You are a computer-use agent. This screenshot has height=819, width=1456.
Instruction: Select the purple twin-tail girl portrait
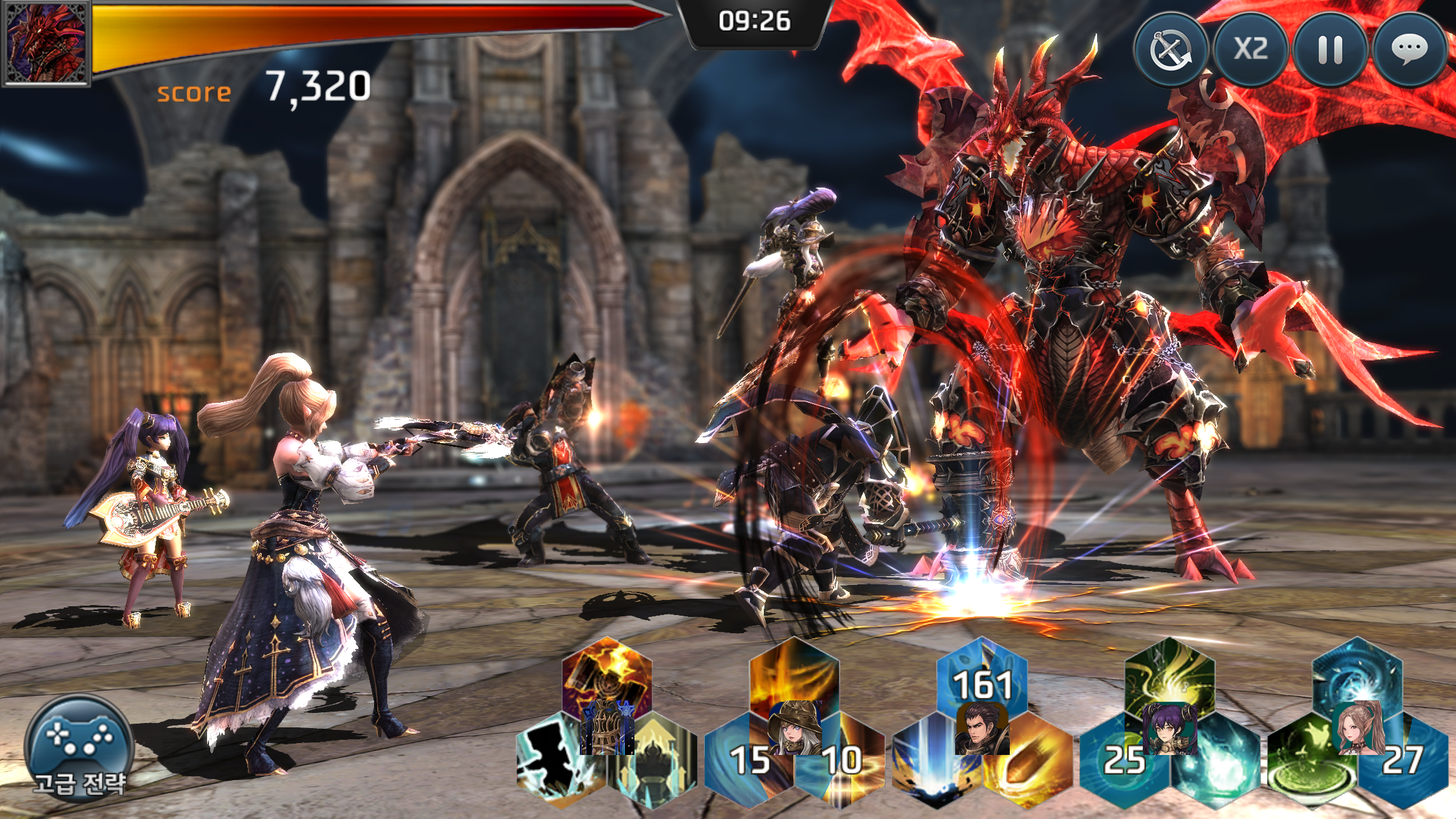tap(1170, 728)
